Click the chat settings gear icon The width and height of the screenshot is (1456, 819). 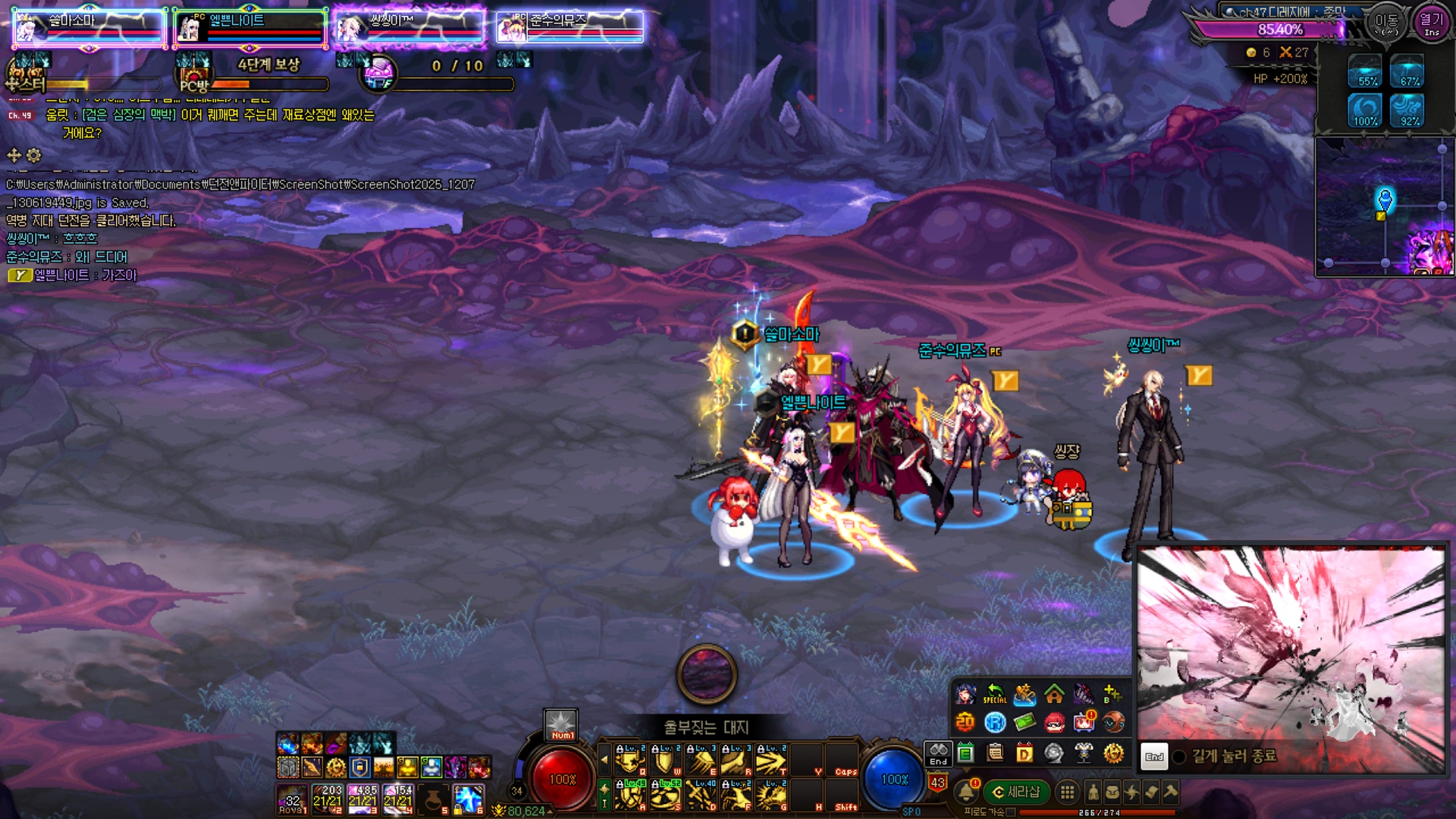click(x=34, y=155)
